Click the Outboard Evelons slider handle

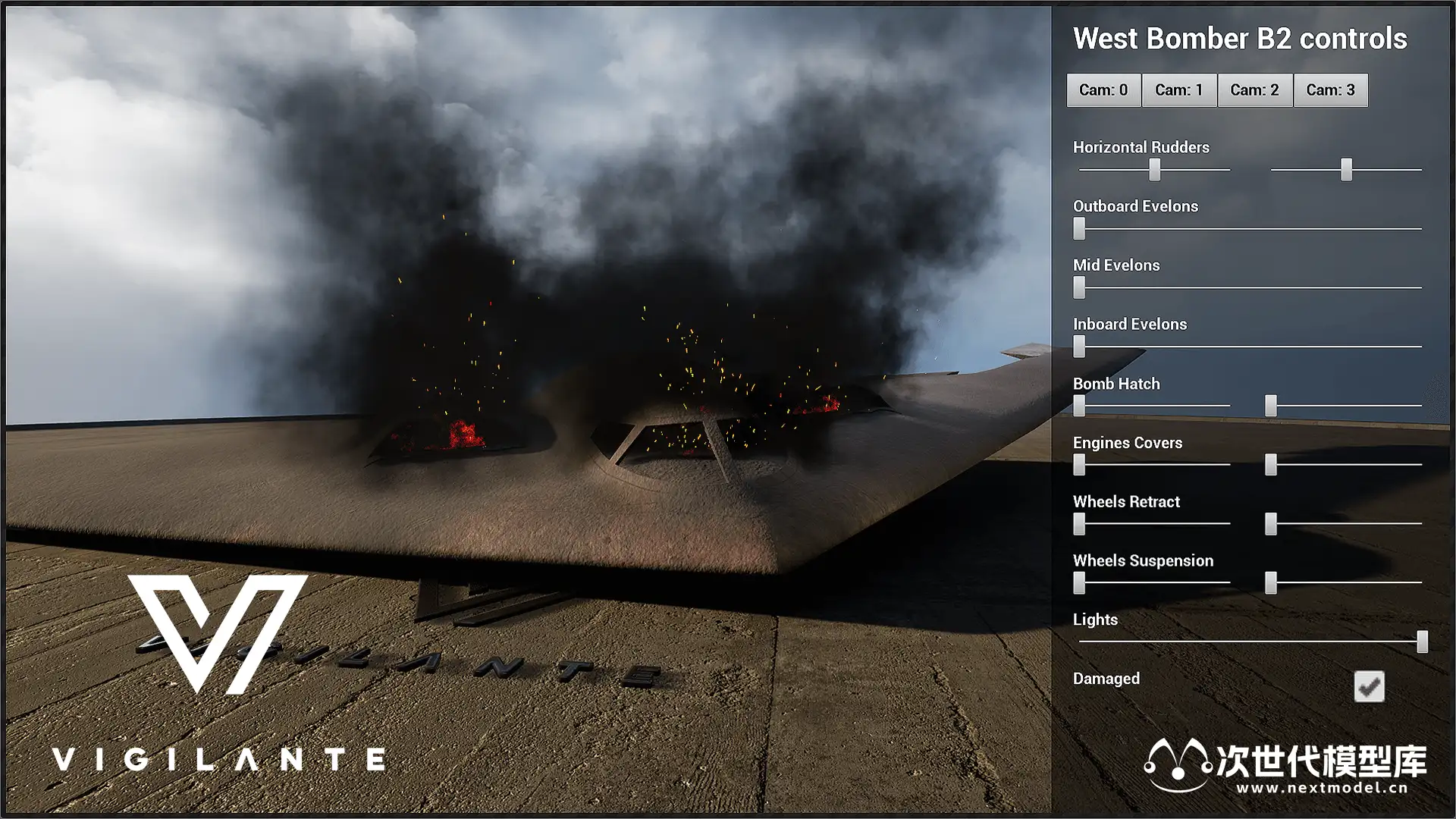click(x=1079, y=228)
